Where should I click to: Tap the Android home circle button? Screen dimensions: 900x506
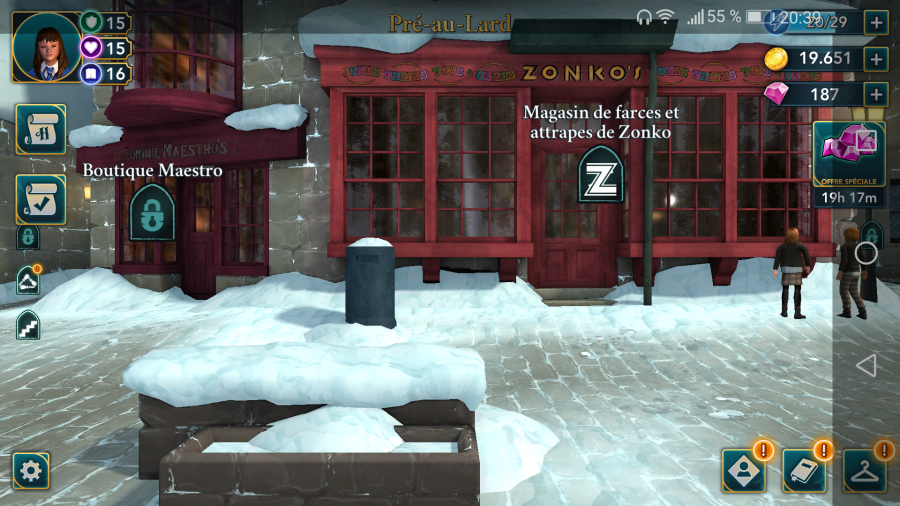point(866,253)
